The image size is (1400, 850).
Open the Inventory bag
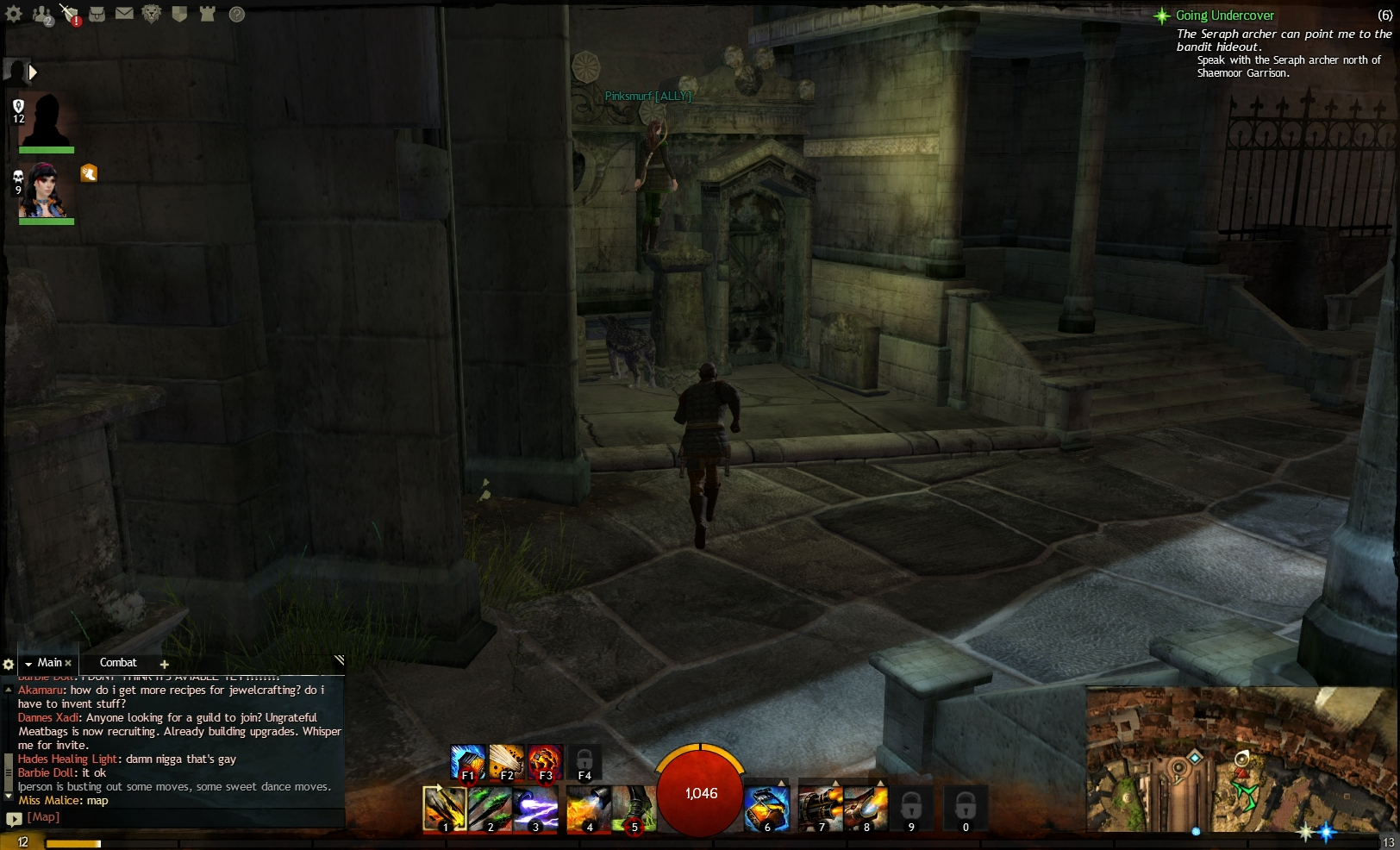coord(97,15)
